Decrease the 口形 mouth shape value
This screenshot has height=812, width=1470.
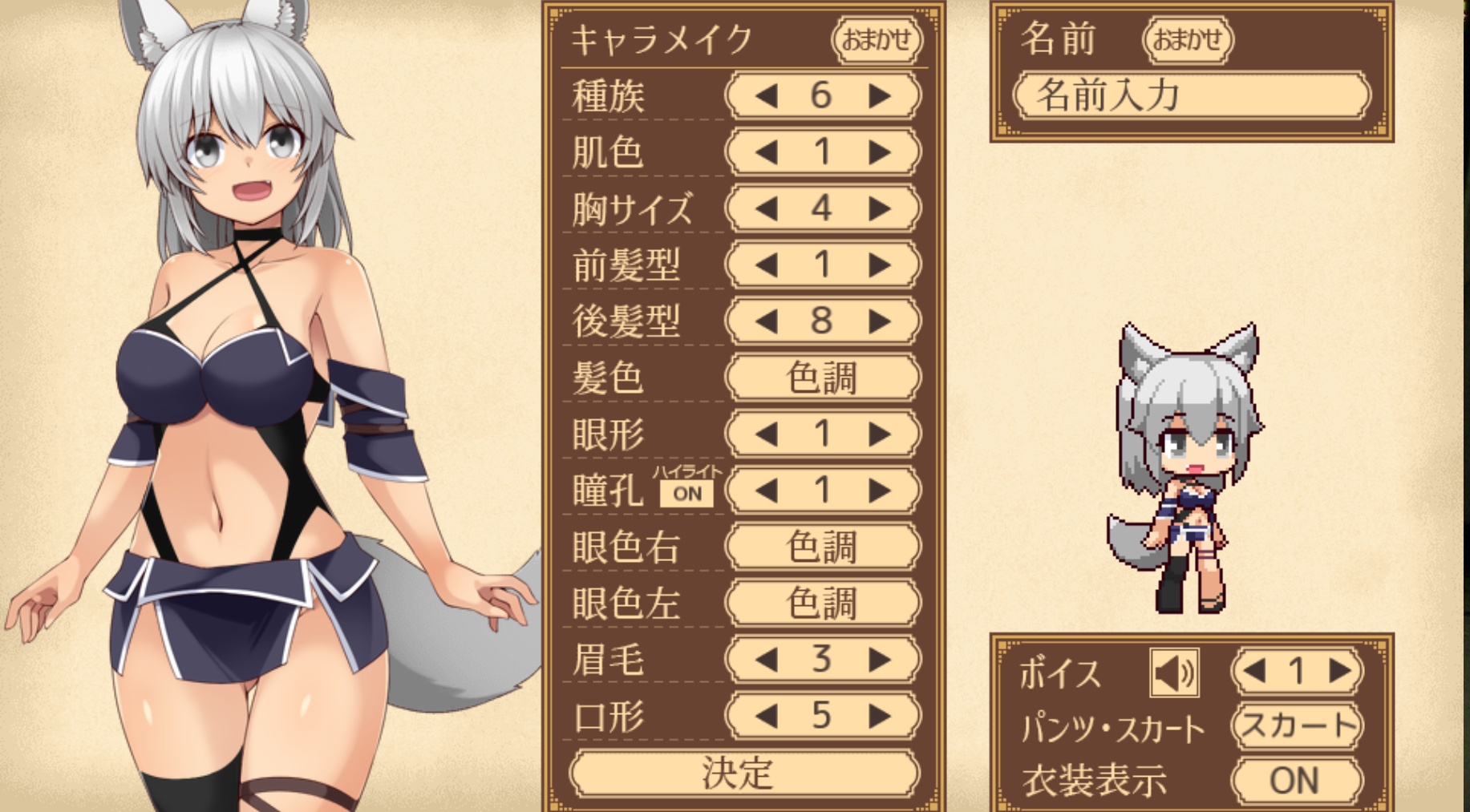pyautogui.click(x=767, y=716)
